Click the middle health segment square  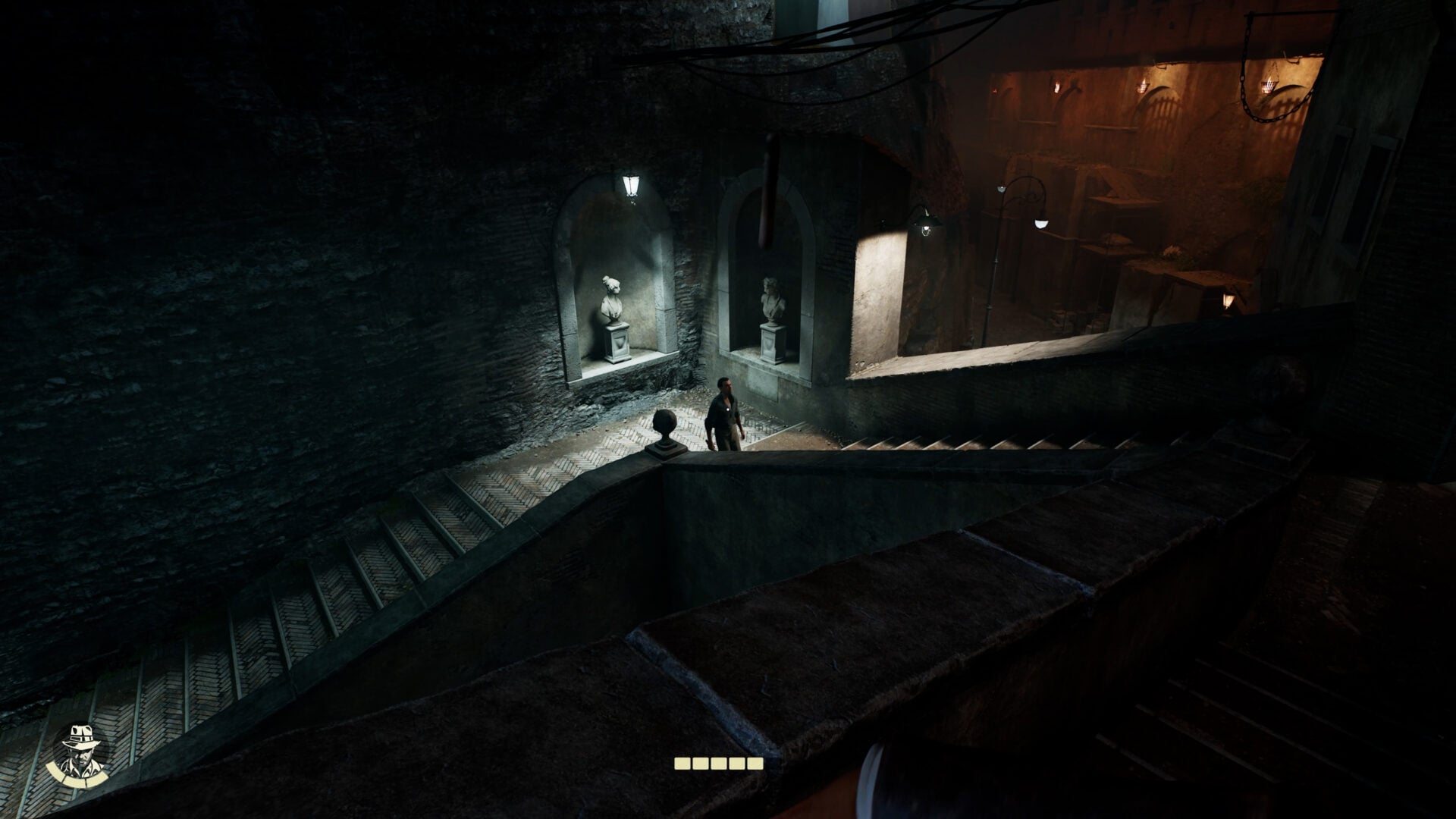(x=718, y=764)
